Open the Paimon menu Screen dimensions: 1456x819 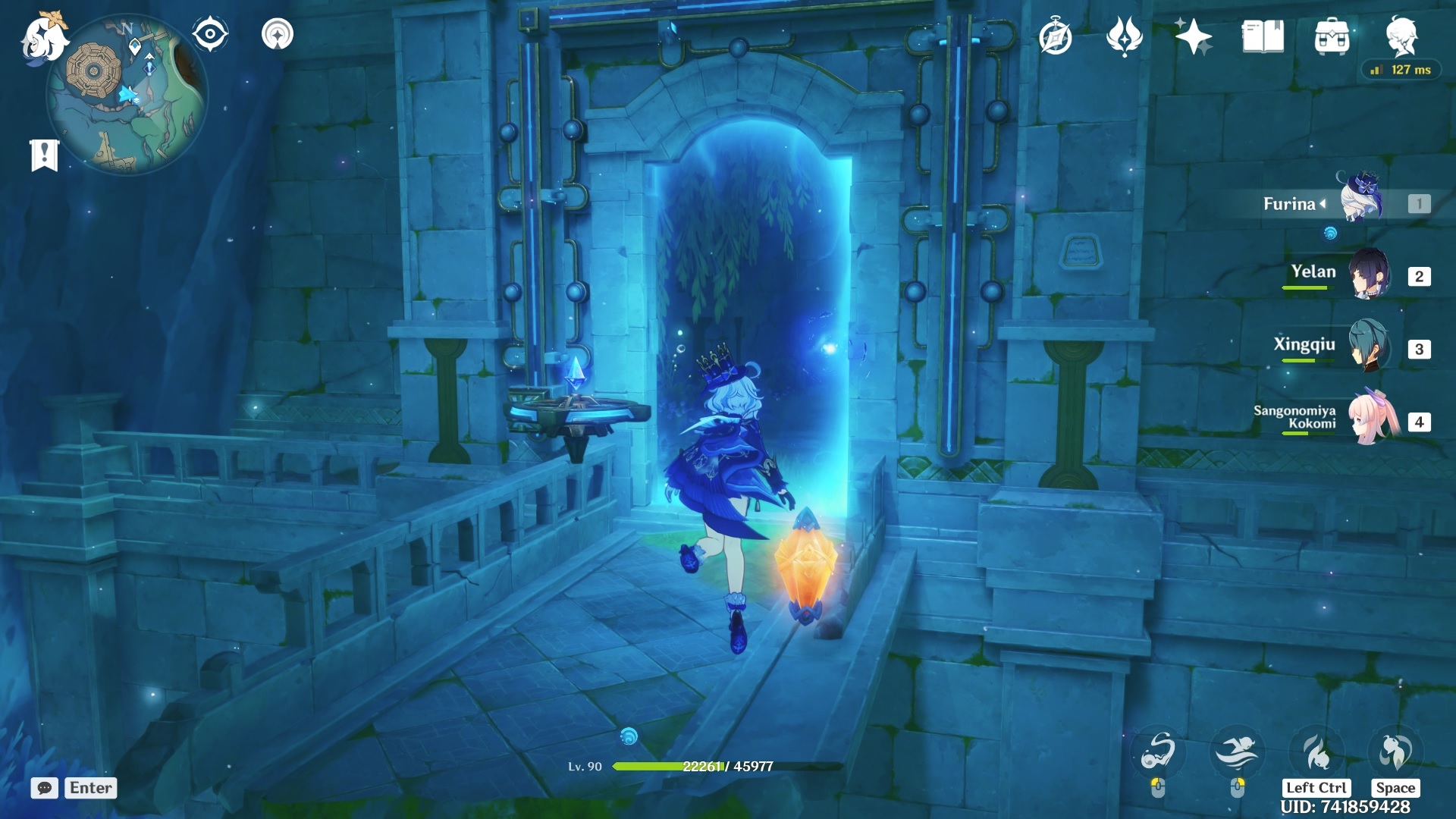[x=43, y=38]
